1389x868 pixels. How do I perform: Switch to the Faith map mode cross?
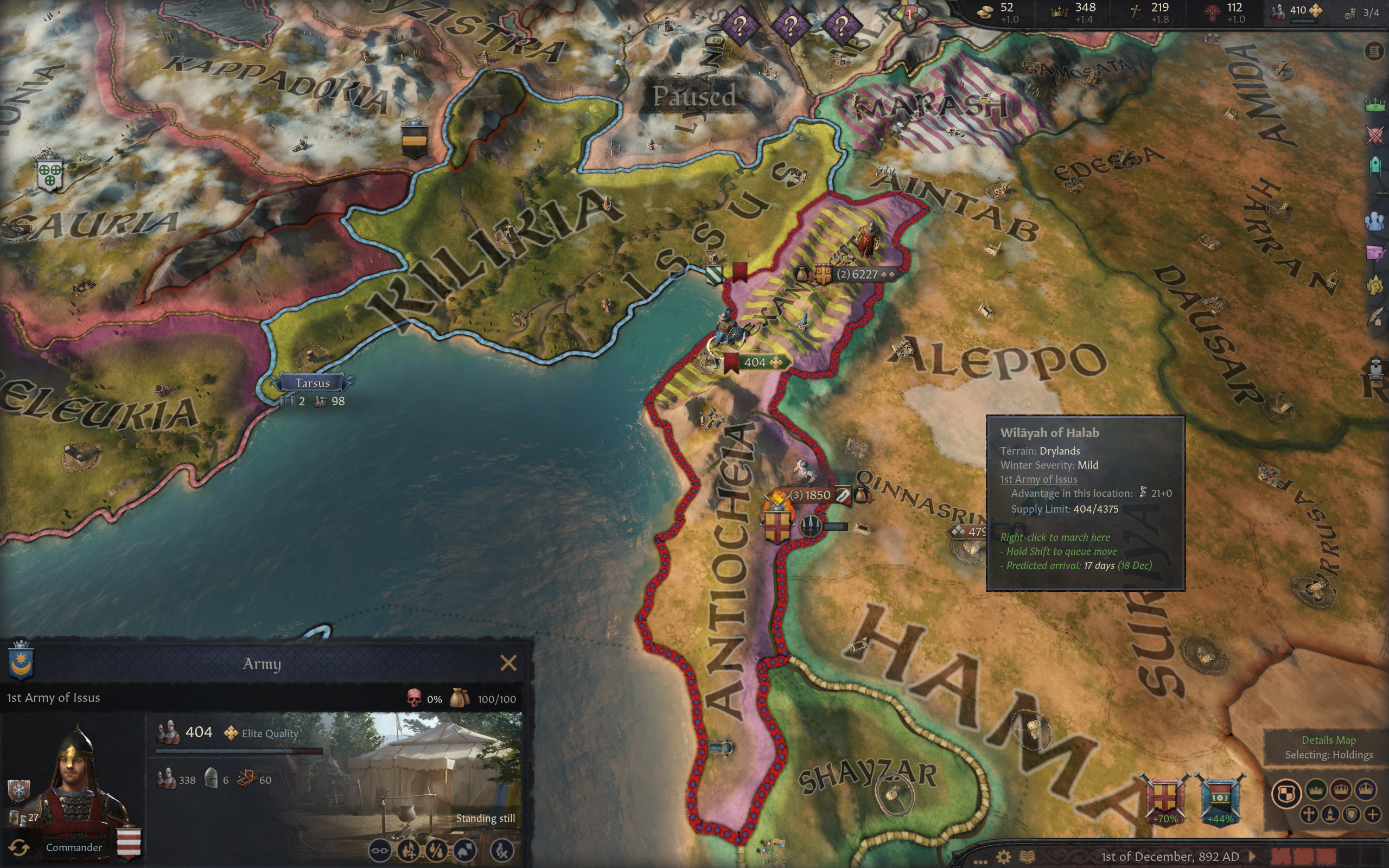pos(1309,814)
